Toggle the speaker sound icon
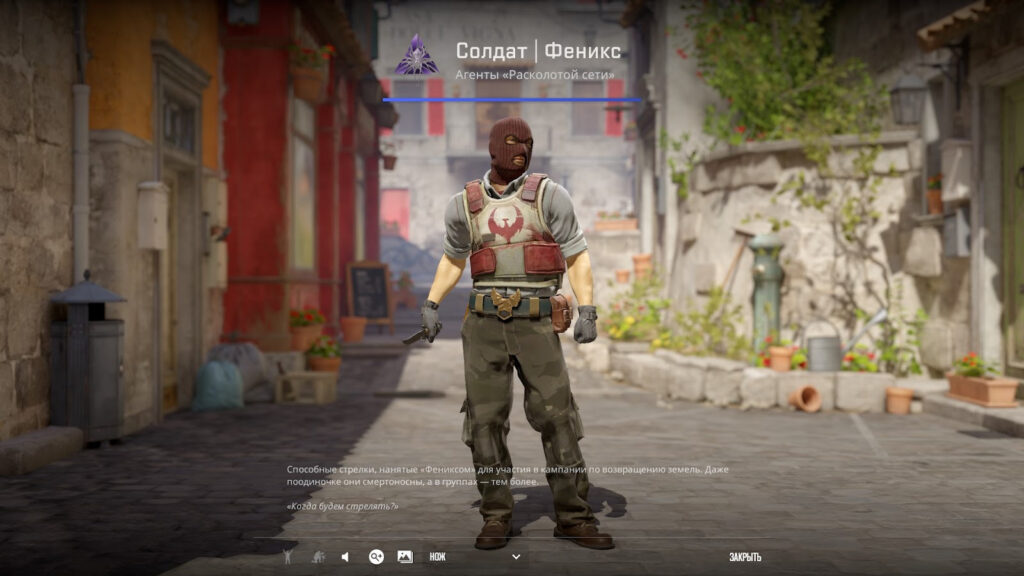Screen dimensions: 1024x576 pyautogui.click(x=345, y=557)
